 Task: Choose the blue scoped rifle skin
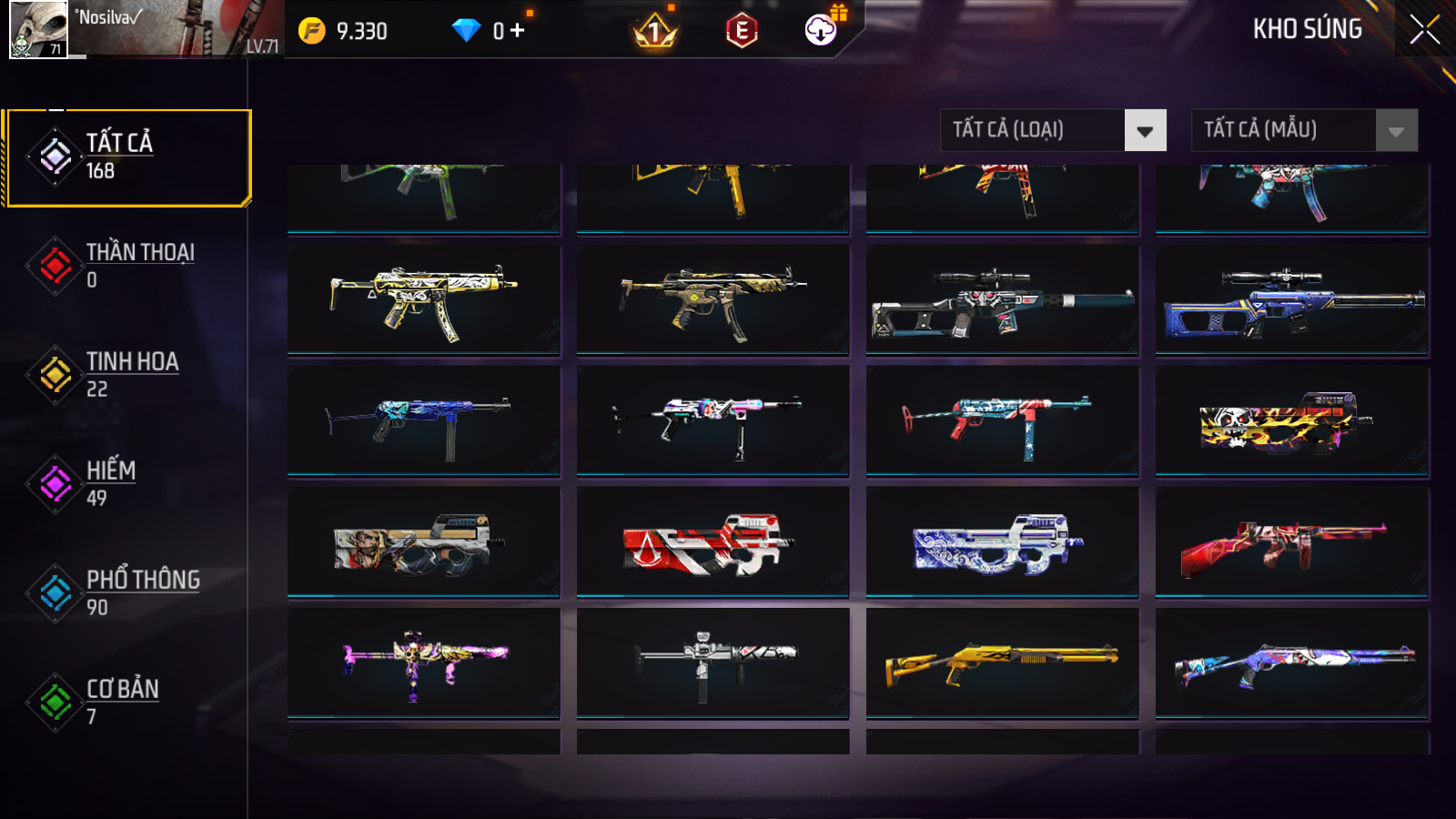point(1291,300)
